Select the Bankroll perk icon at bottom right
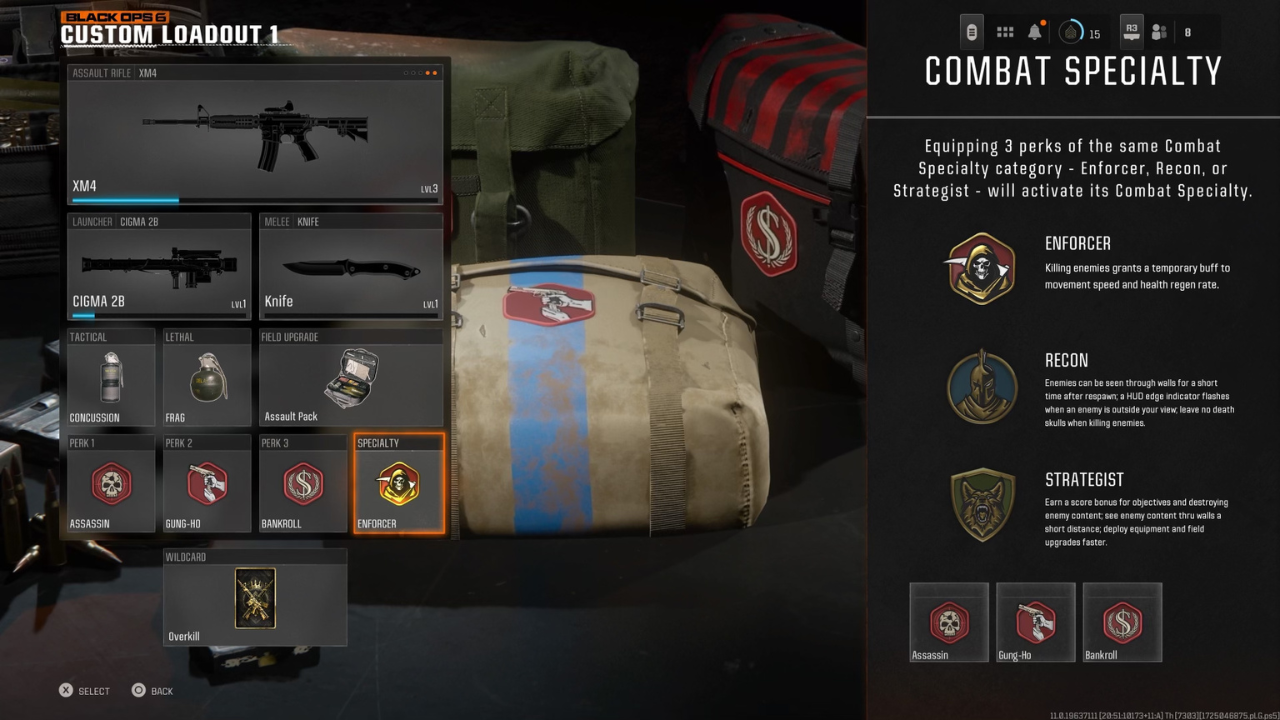1280x720 pixels. (x=1122, y=622)
